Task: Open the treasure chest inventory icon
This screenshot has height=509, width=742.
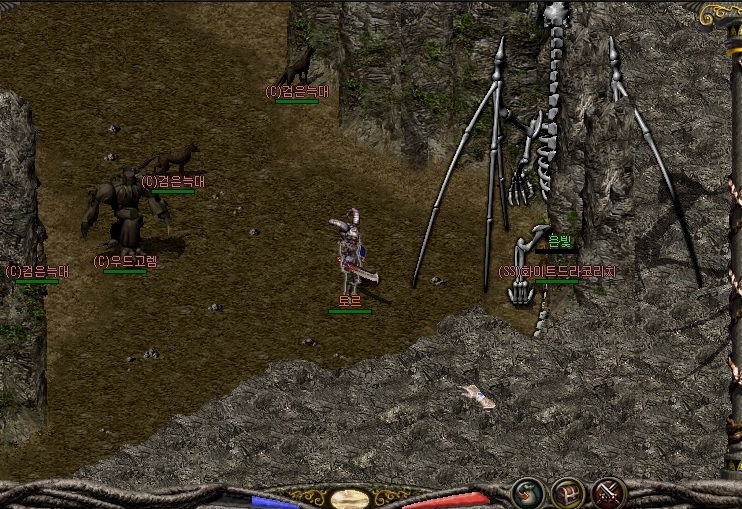Action: [568, 492]
